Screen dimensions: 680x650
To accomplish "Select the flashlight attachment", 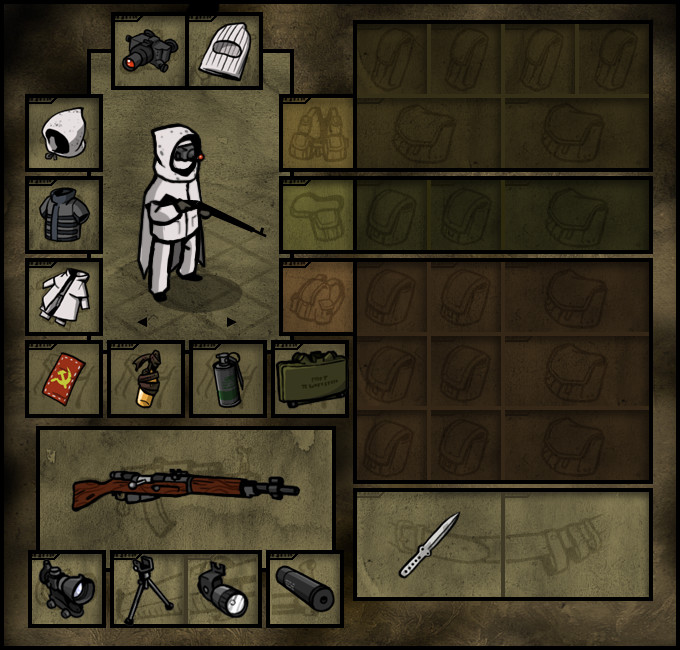I will tap(223, 589).
